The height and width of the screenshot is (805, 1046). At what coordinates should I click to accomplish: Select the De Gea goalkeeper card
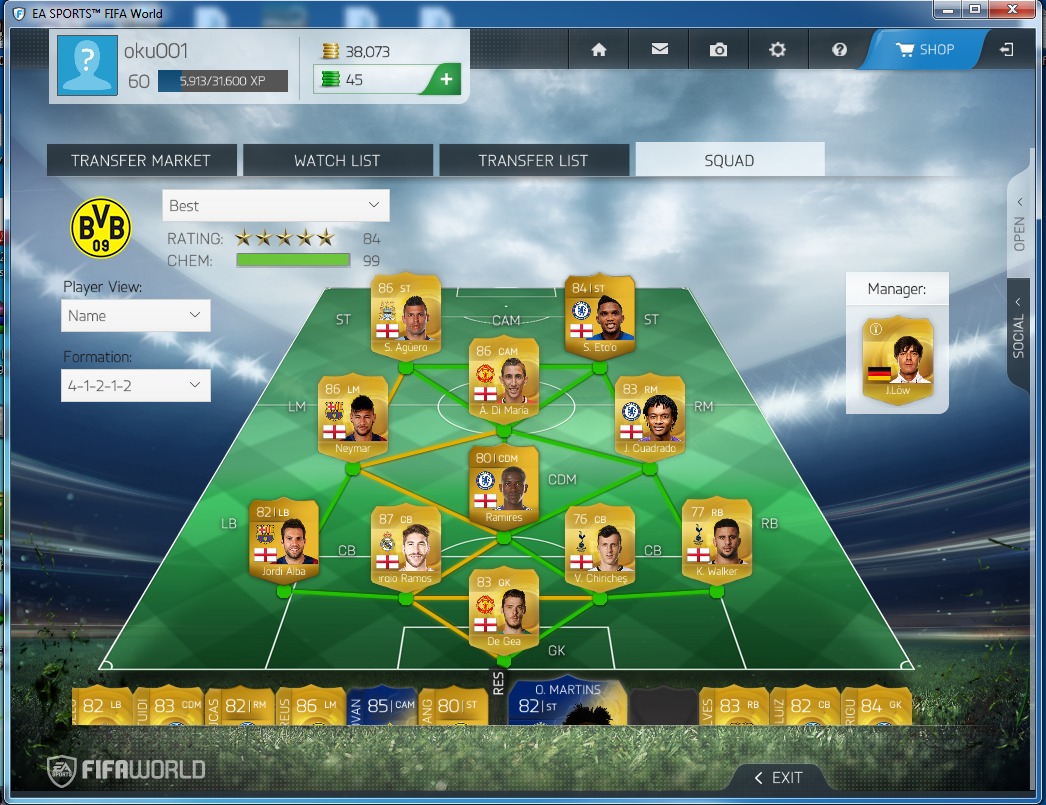pyautogui.click(x=503, y=607)
